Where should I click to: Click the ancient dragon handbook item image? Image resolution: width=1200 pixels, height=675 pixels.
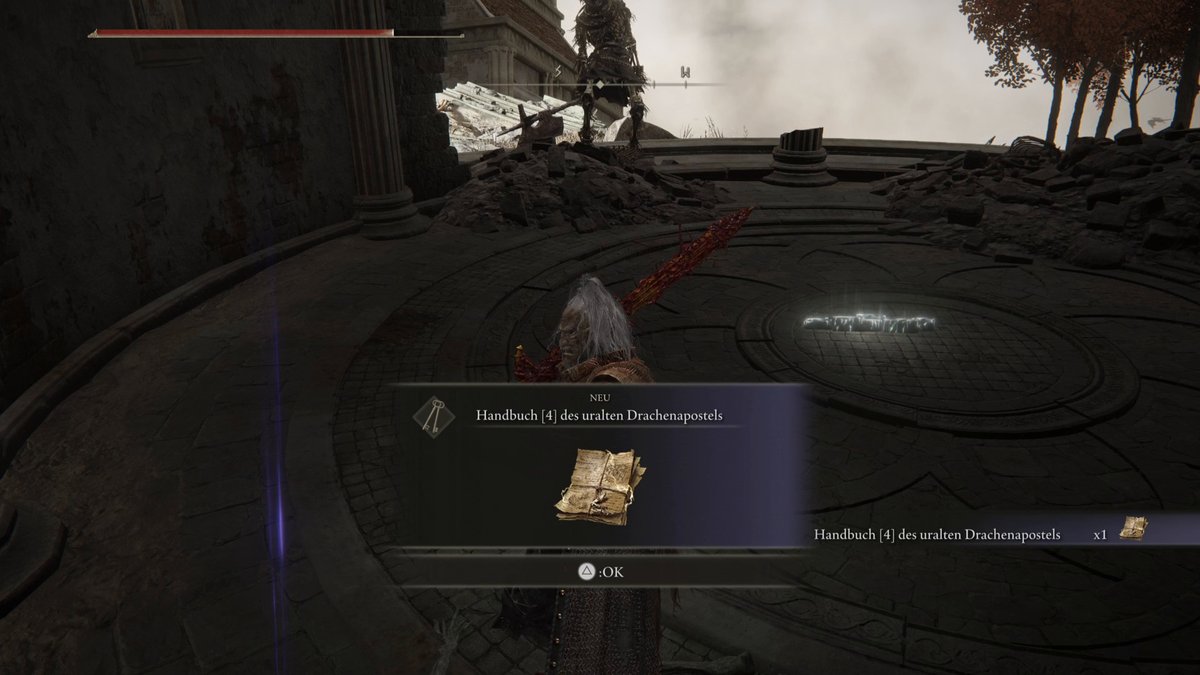point(600,485)
